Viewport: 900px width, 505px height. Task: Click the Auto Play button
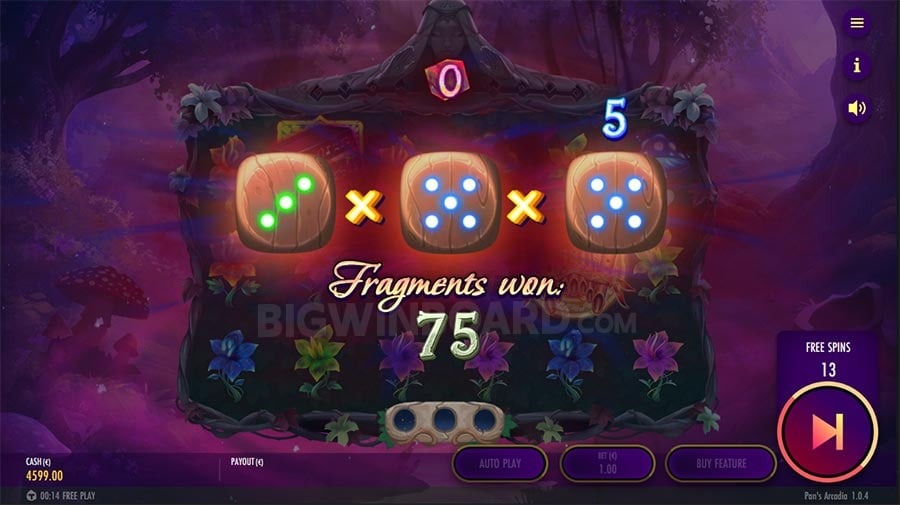[500, 463]
